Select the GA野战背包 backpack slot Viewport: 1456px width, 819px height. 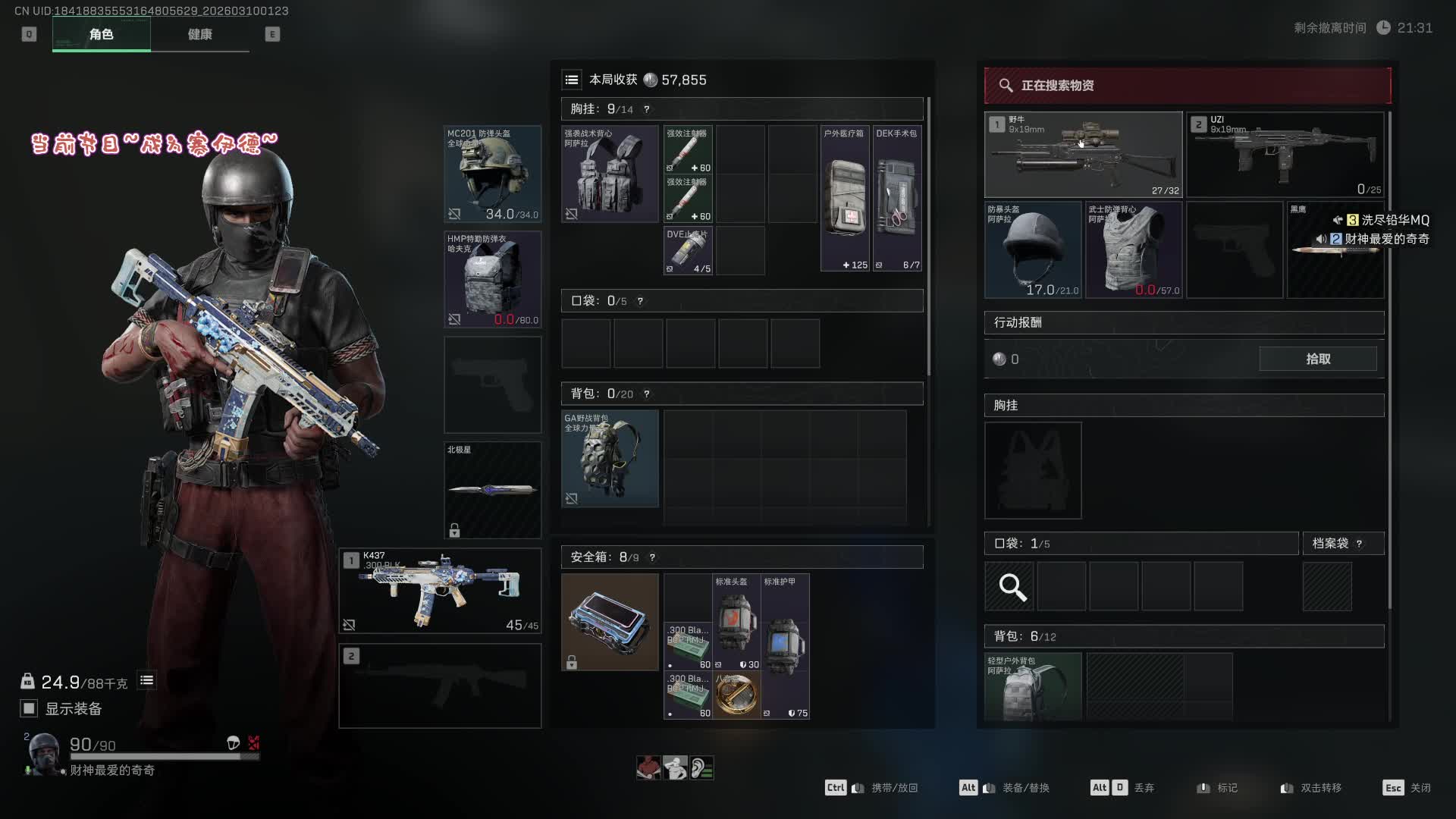coord(610,459)
